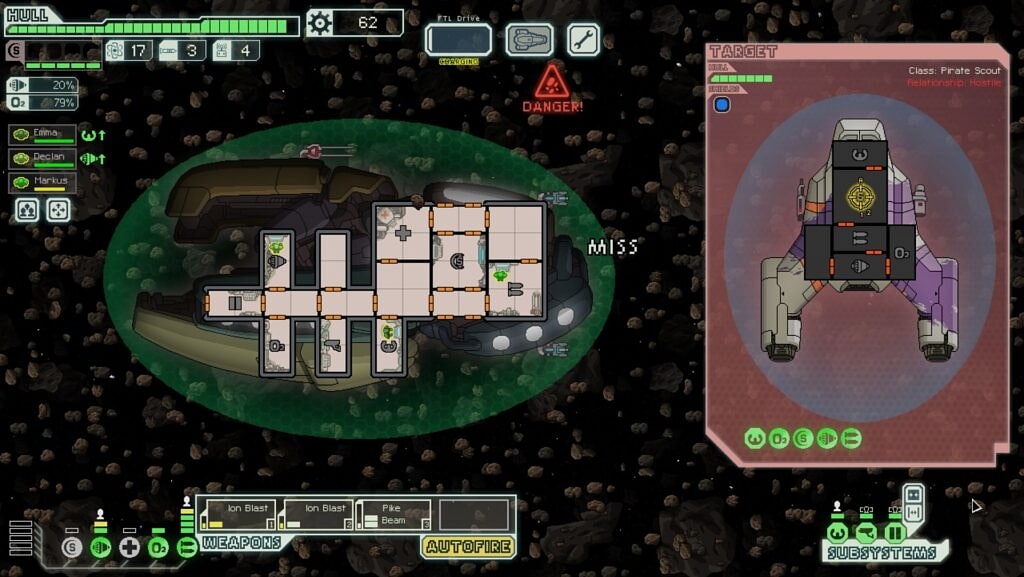Power the medbay cross icon
Viewport: 1024px width, 577px height.
tap(129, 547)
